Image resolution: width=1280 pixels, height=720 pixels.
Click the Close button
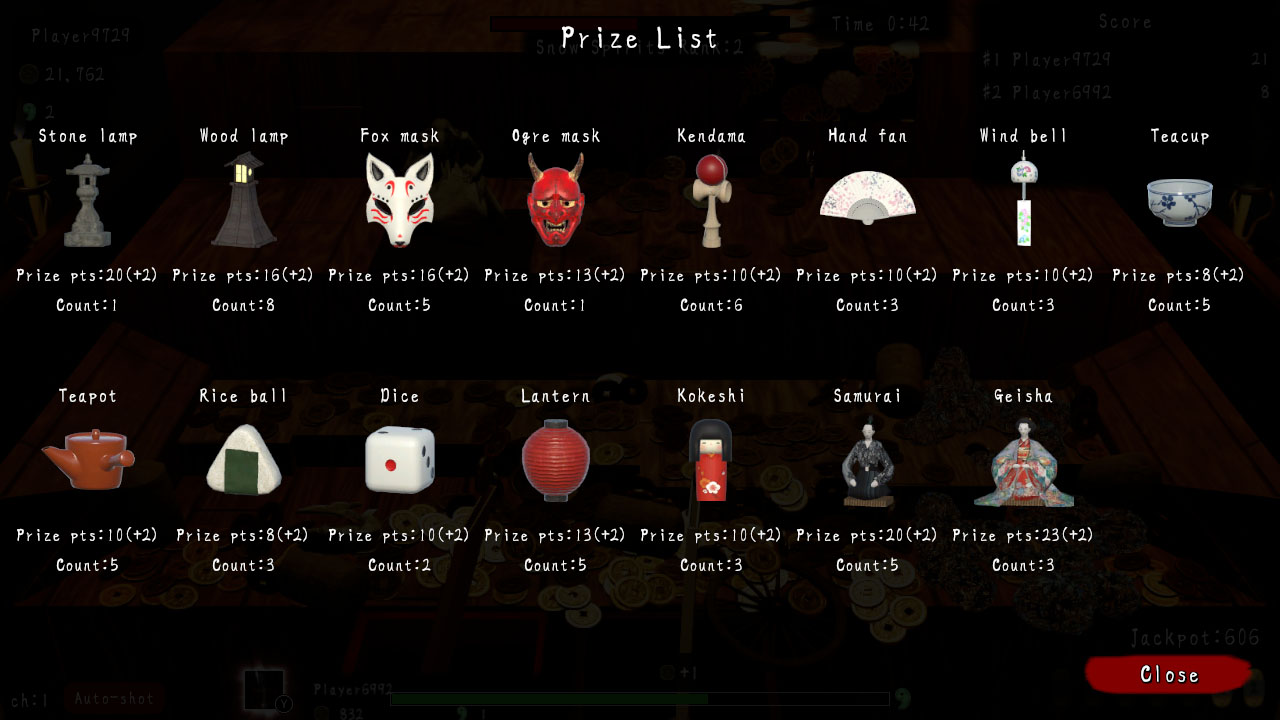[1167, 675]
